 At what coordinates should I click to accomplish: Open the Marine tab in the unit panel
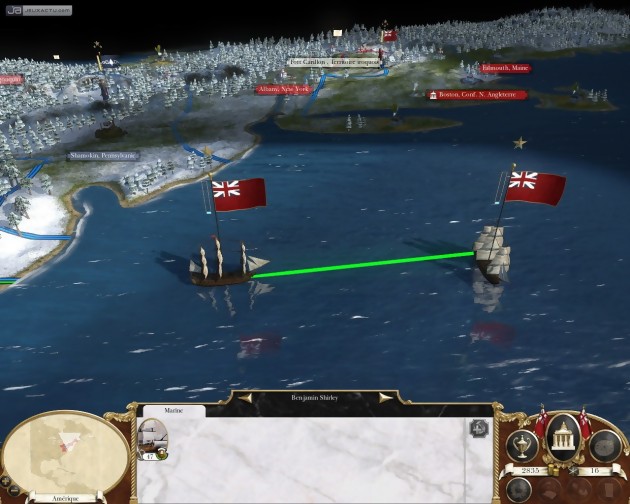point(172,410)
